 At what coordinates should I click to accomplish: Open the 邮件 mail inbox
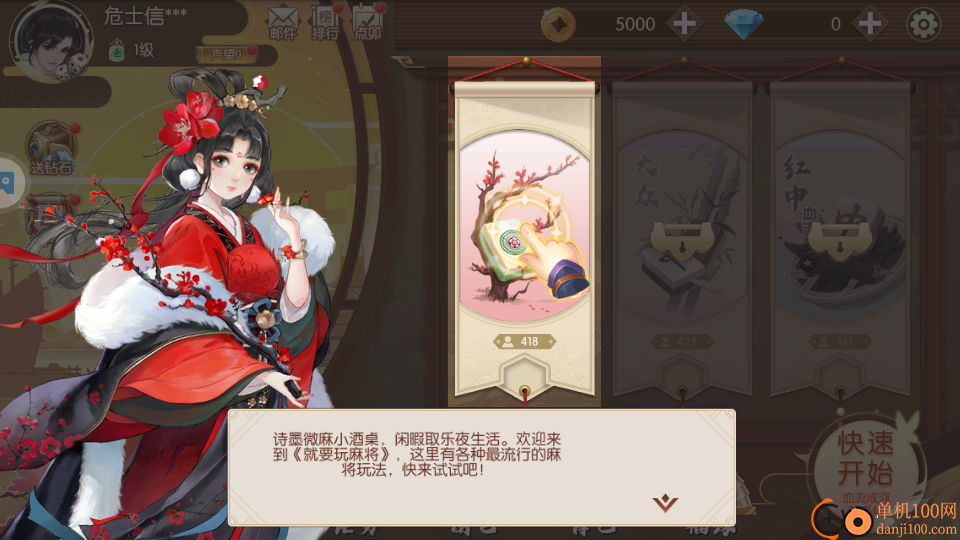283,22
